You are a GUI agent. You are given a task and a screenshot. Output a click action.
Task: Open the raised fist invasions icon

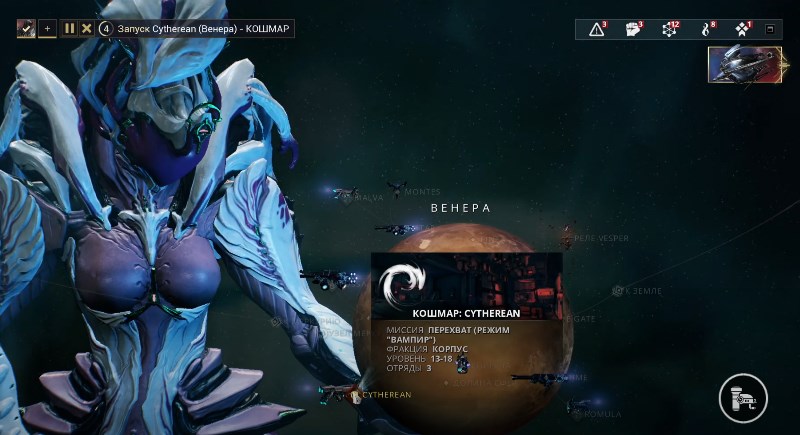pos(634,29)
